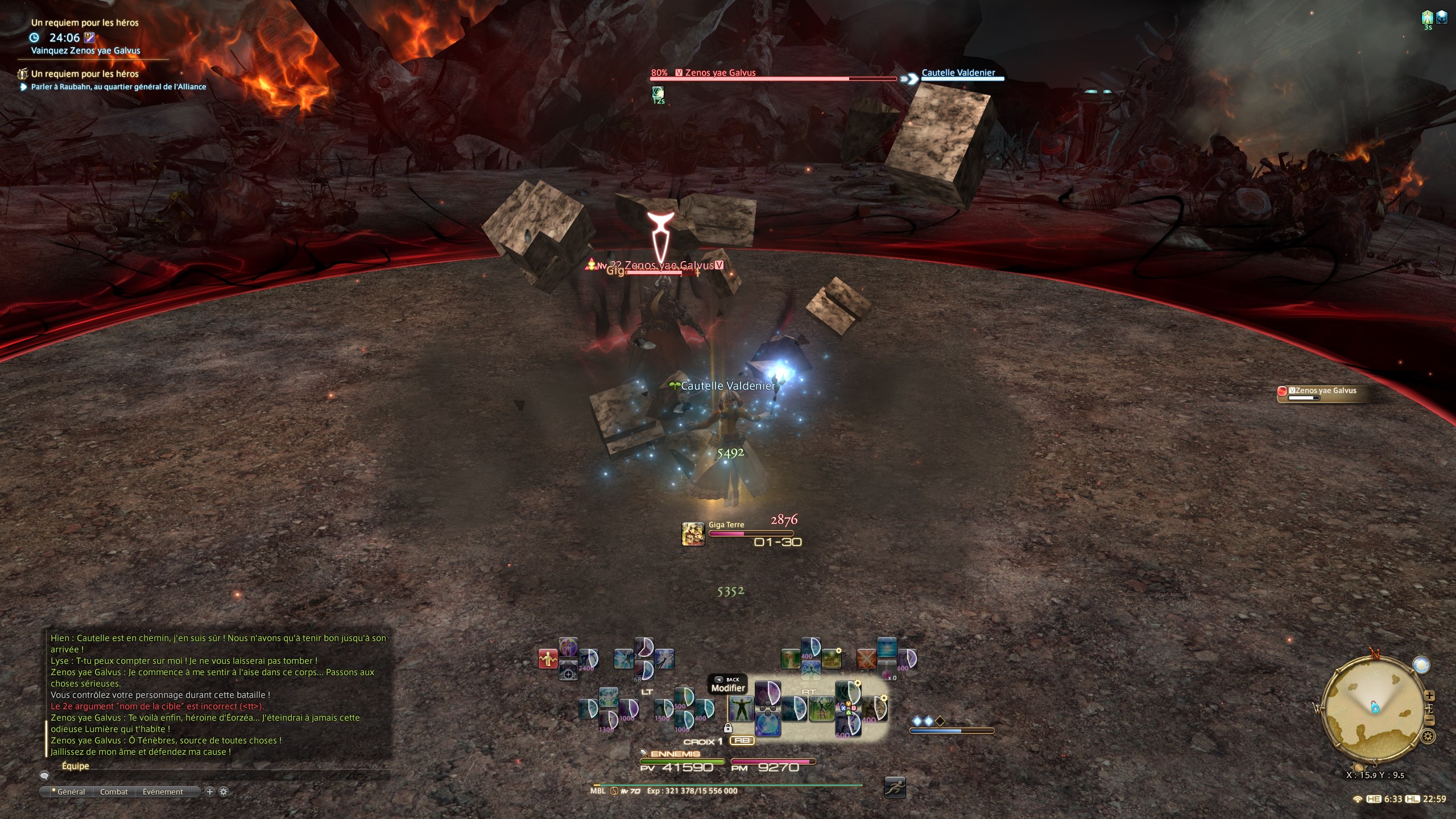The height and width of the screenshot is (819, 1456).
Task: Activate the green glowing figure ability
Action: (x=741, y=709)
